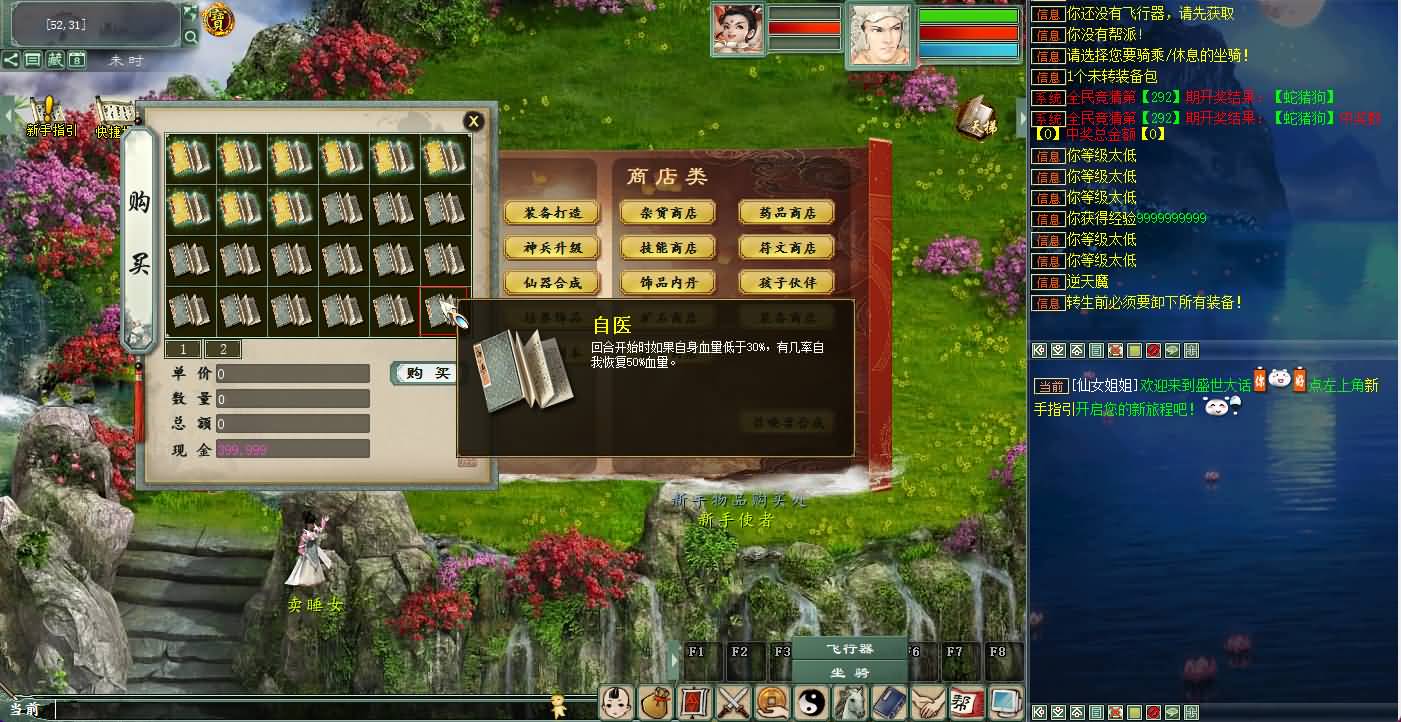Open the item bag icon
This screenshot has width=1401, height=722.
click(x=656, y=703)
